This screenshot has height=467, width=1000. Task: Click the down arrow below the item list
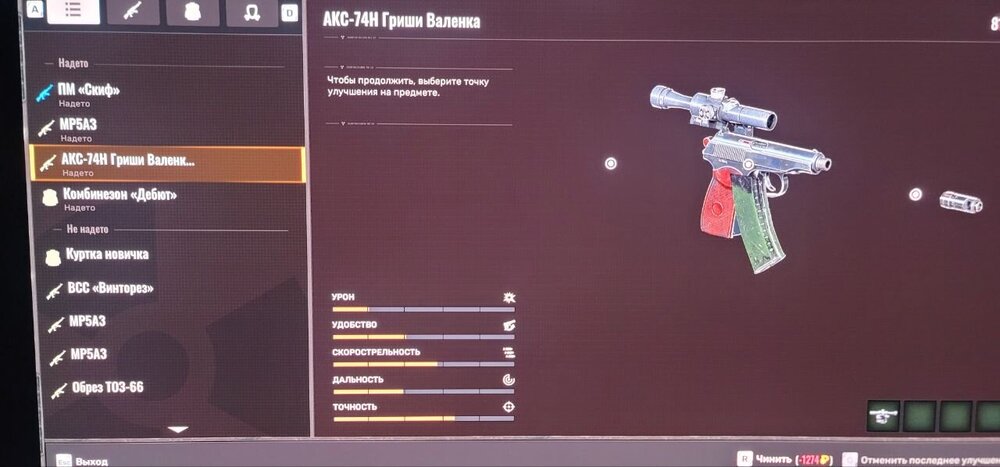pyautogui.click(x=177, y=430)
